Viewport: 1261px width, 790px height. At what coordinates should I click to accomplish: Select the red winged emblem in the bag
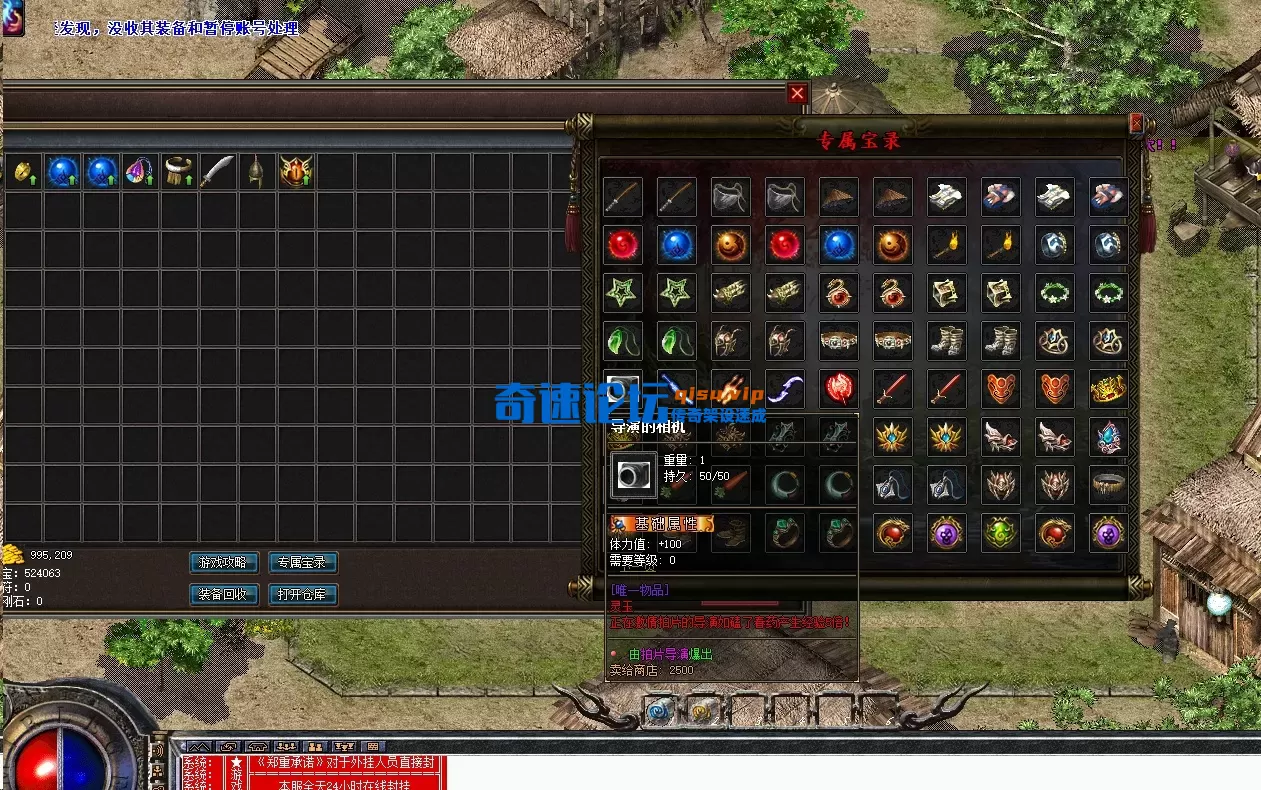296,172
